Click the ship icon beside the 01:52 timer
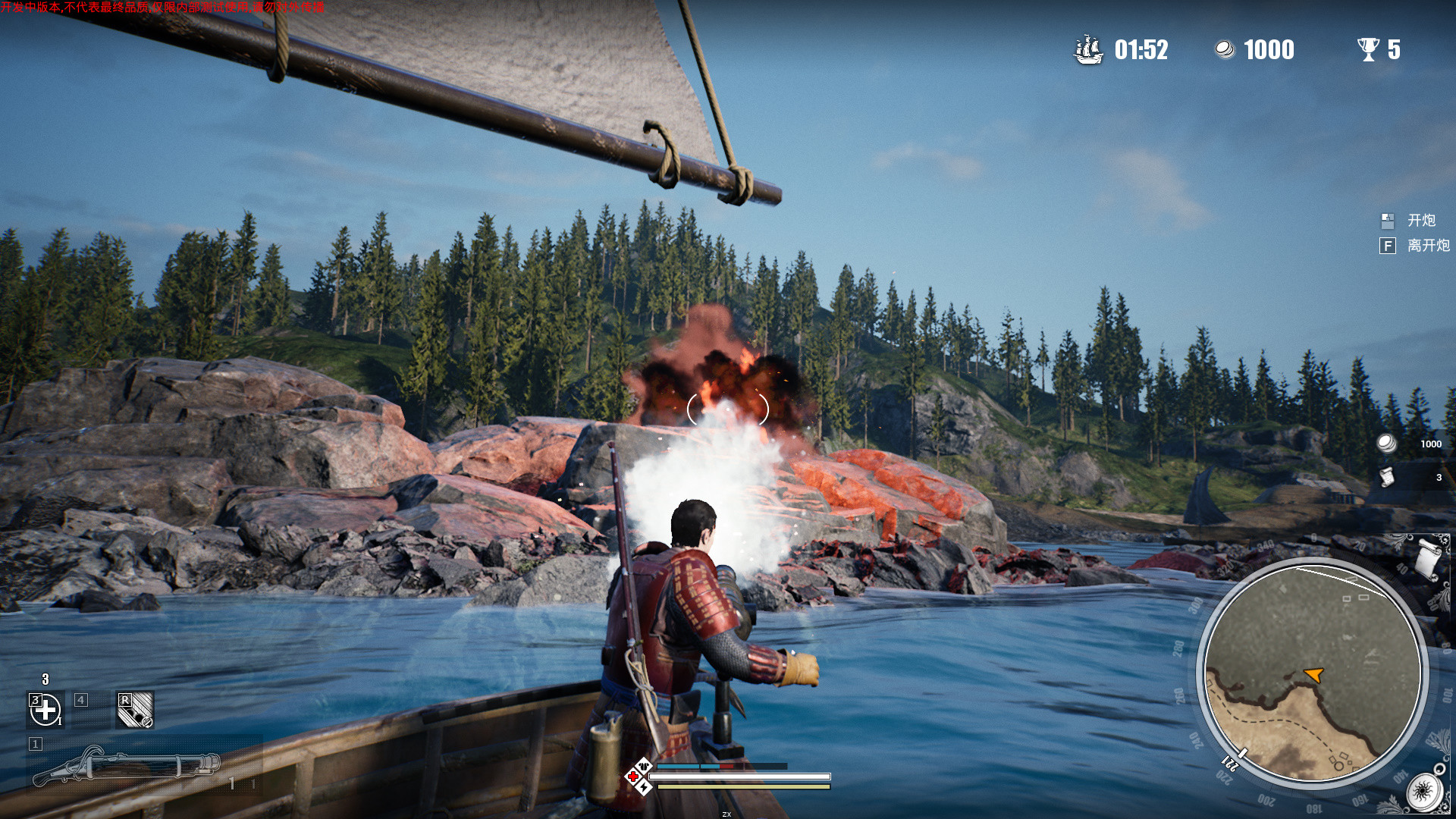This screenshot has height=819, width=1456. [x=1086, y=50]
